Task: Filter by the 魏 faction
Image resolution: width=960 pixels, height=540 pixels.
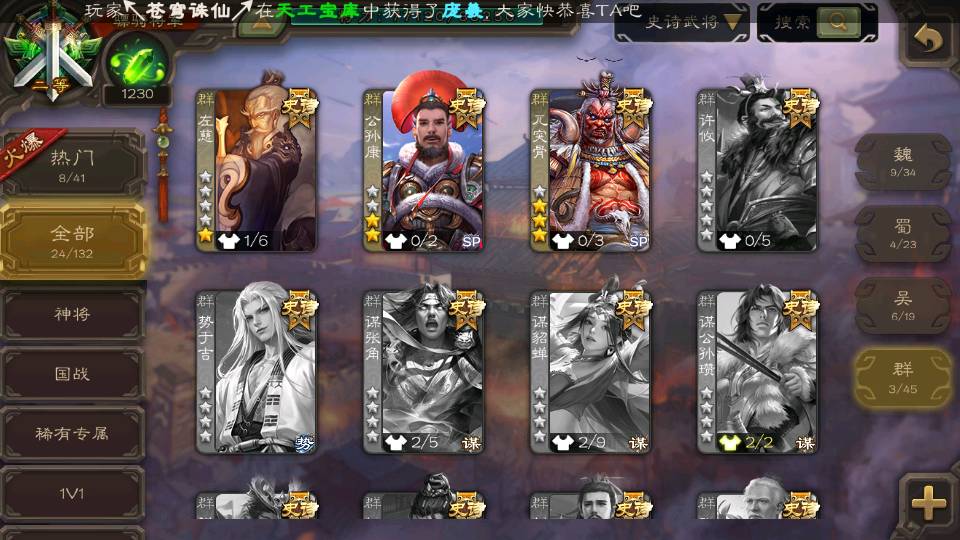Action: 903,162
